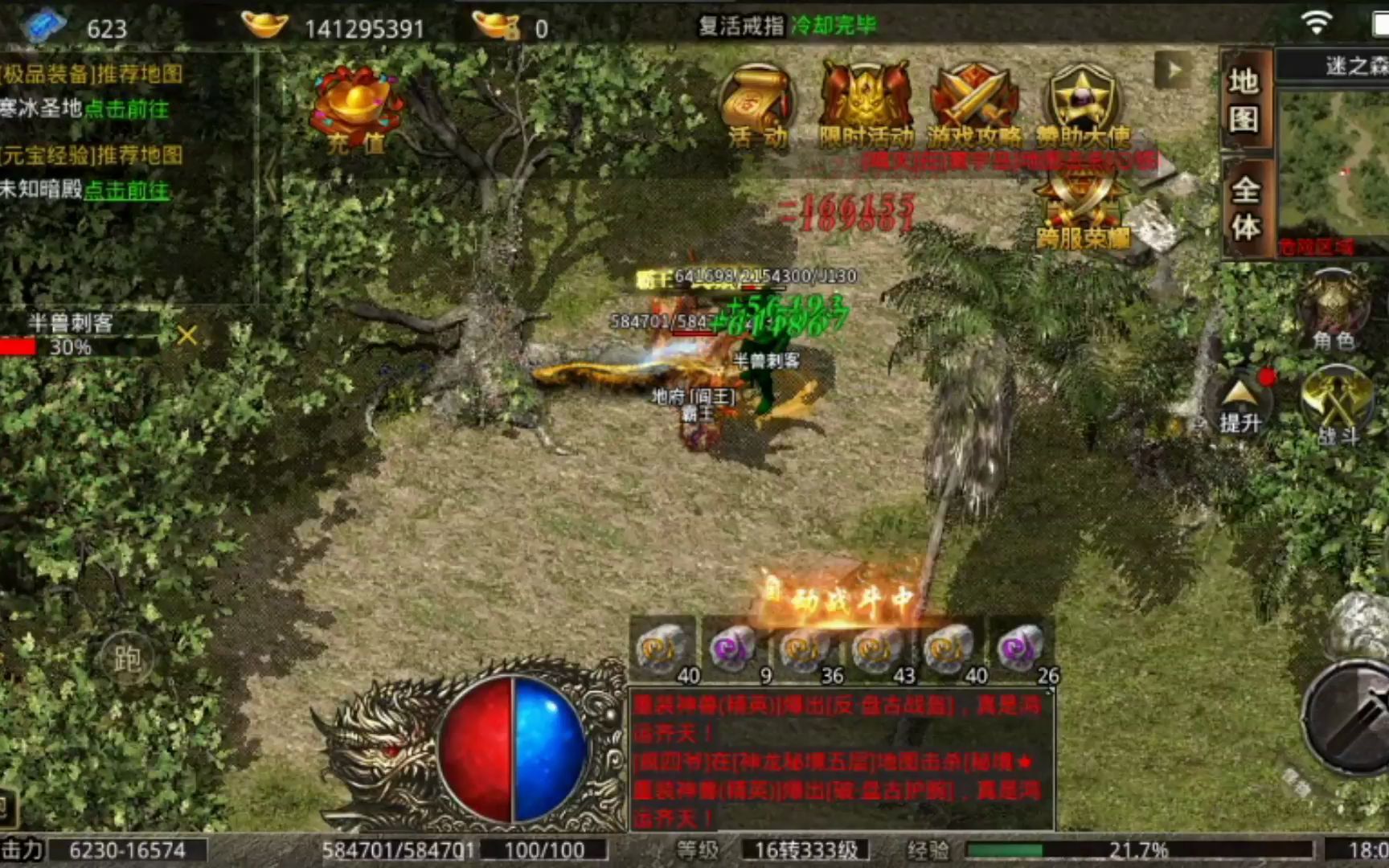
Task: Expand the toolbar arrow for more feature icons
Action: (x=1170, y=67)
